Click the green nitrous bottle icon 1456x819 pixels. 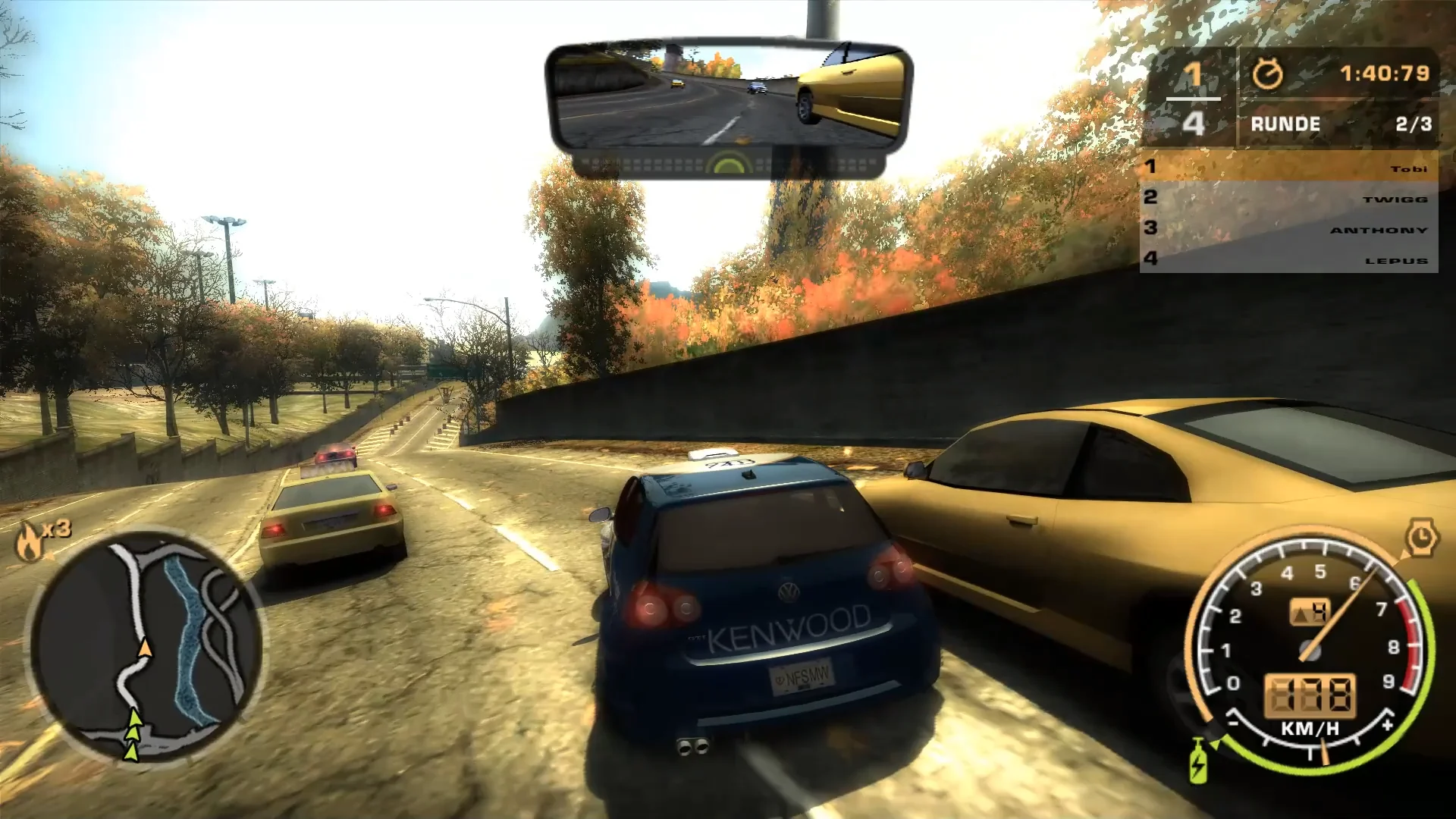click(x=1198, y=763)
